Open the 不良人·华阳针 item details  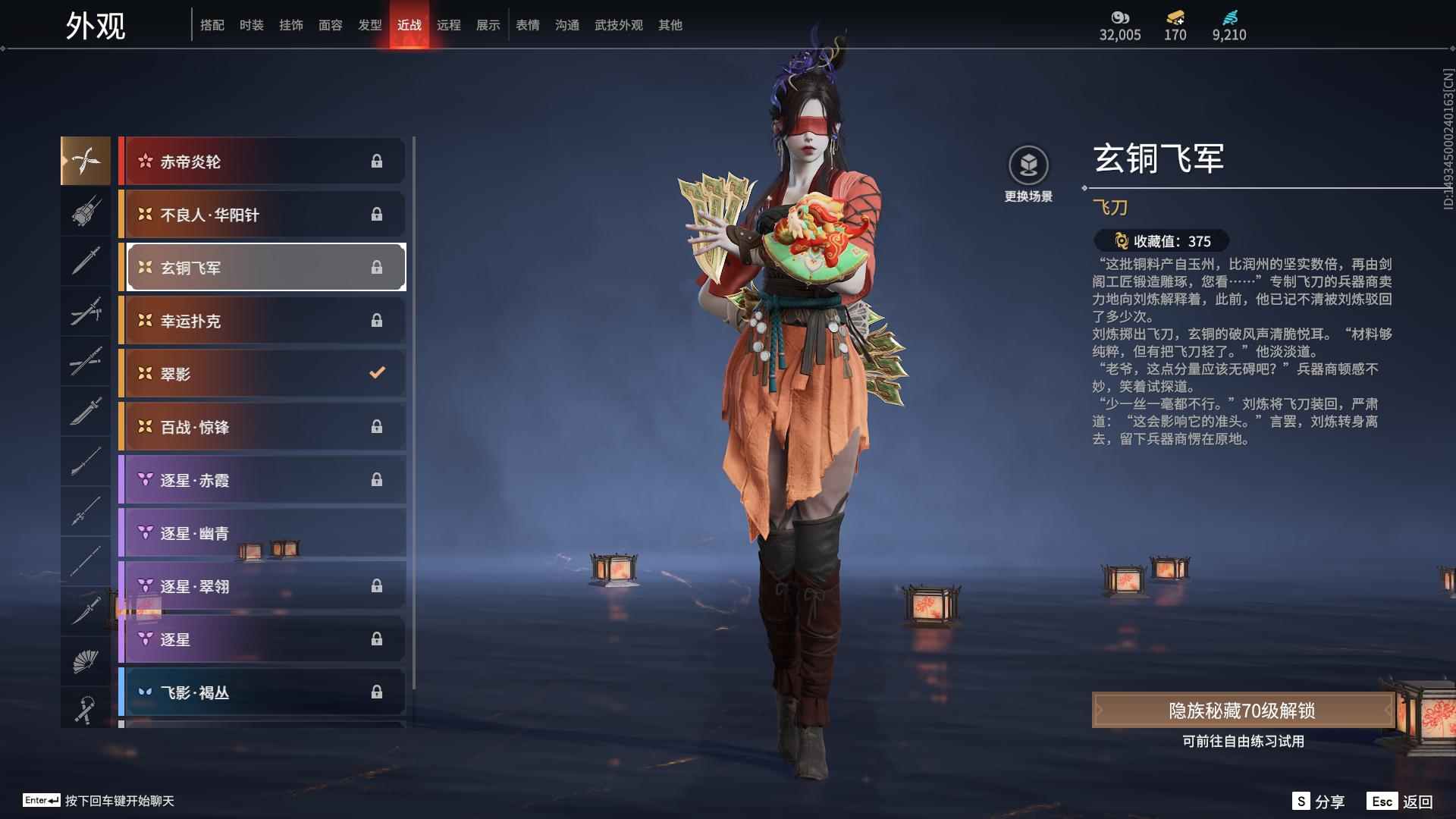262,215
